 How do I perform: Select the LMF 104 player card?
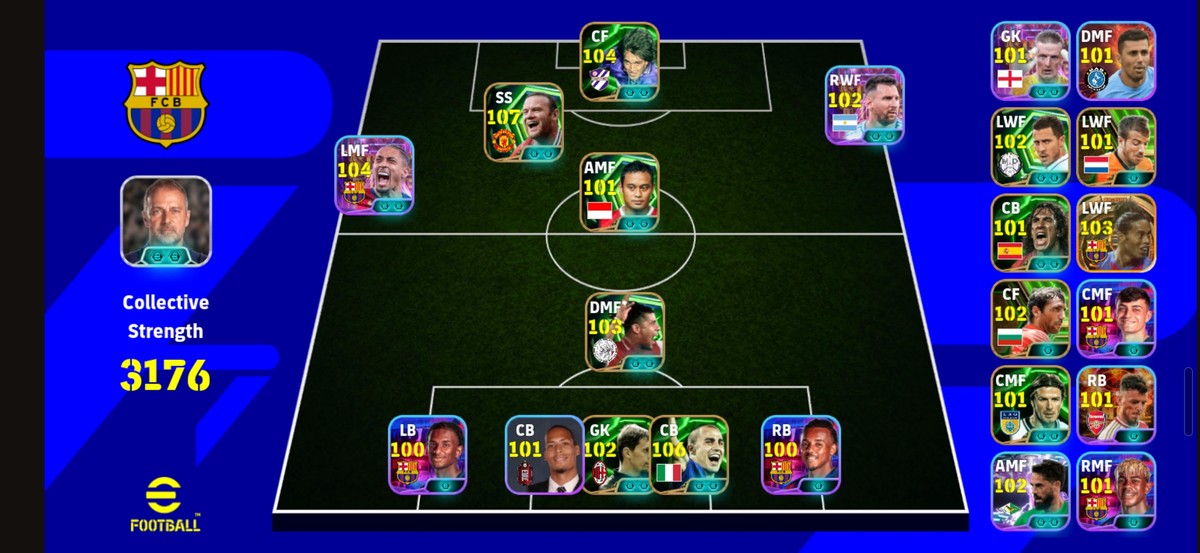tap(374, 174)
